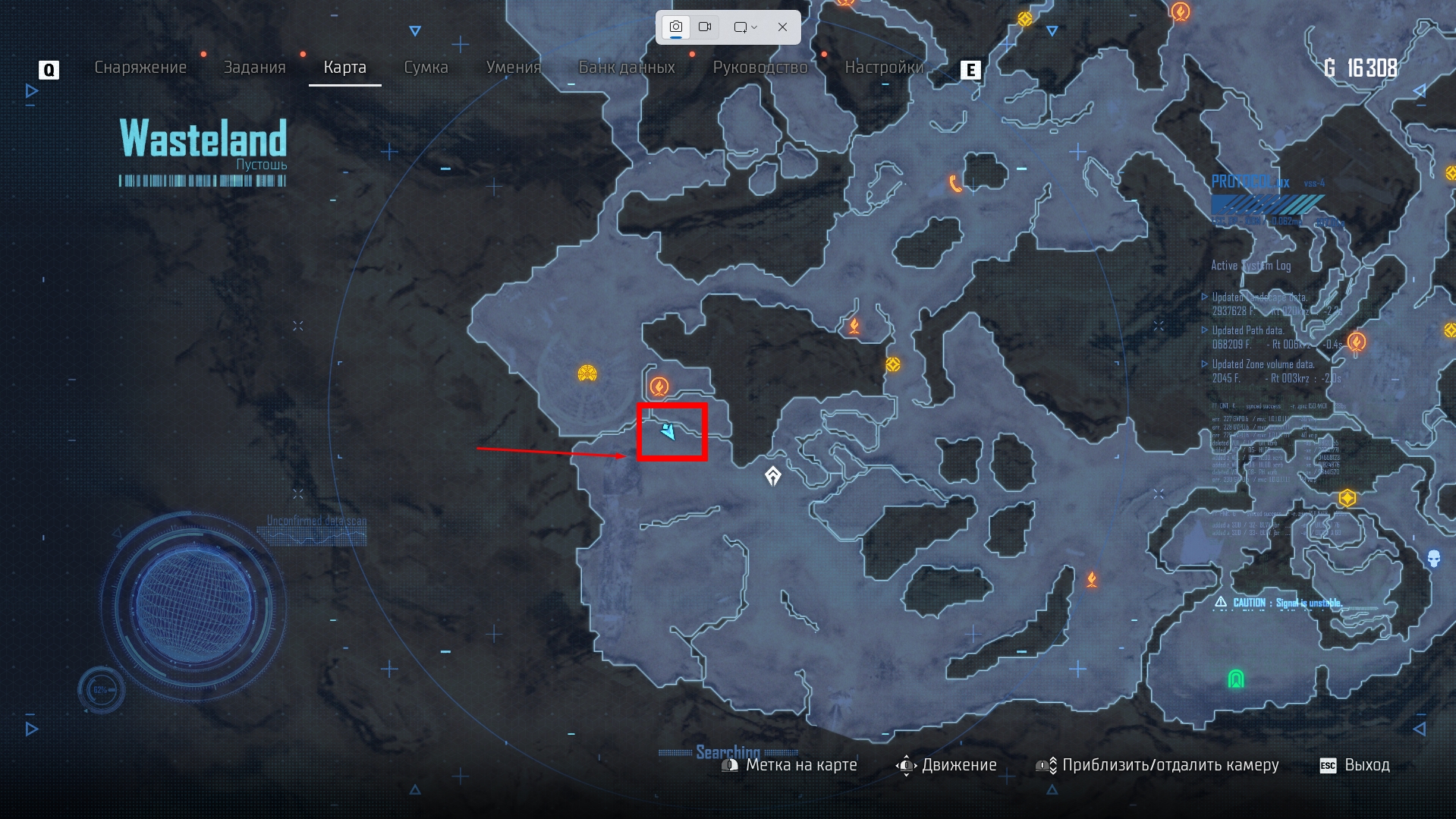Viewport: 1456px width, 819px height.
Task: Click the orange phone booth marker
Action: point(954,184)
